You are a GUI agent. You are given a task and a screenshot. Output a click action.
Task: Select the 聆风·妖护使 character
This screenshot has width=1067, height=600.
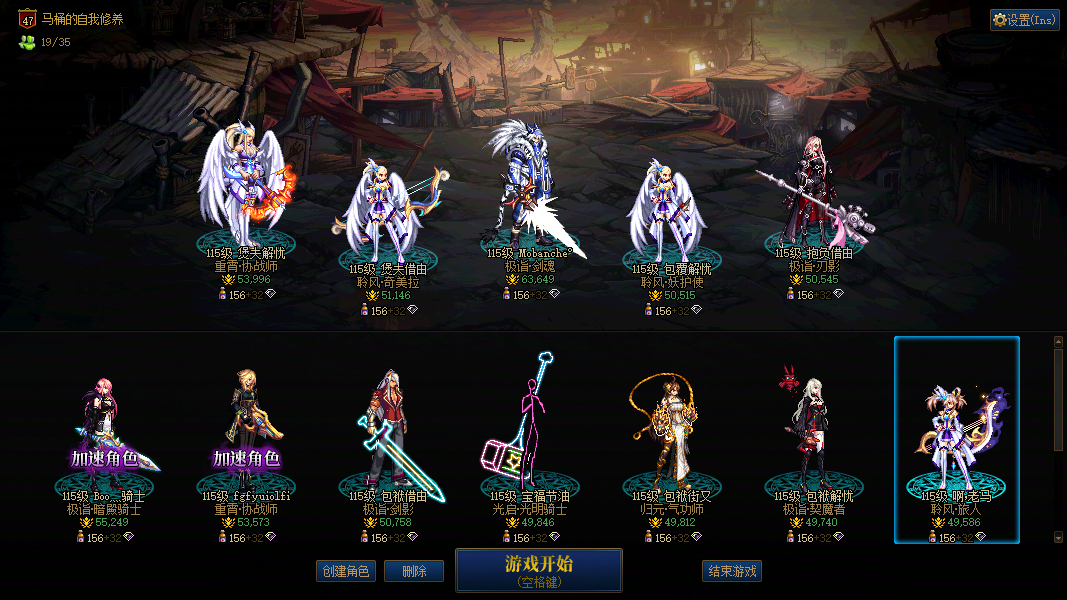[666, 210]
